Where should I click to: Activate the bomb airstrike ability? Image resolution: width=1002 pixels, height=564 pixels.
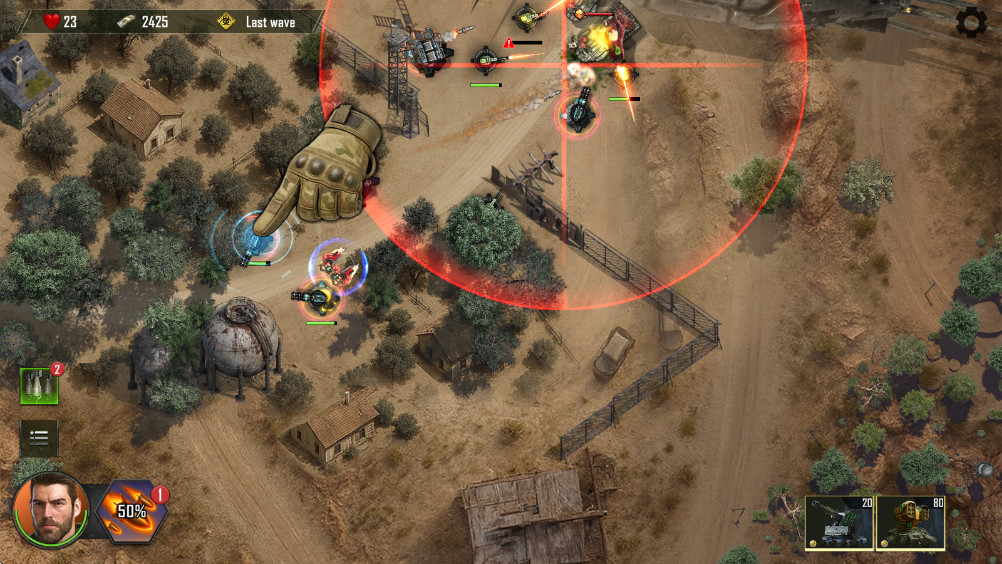tap(39, 386)
